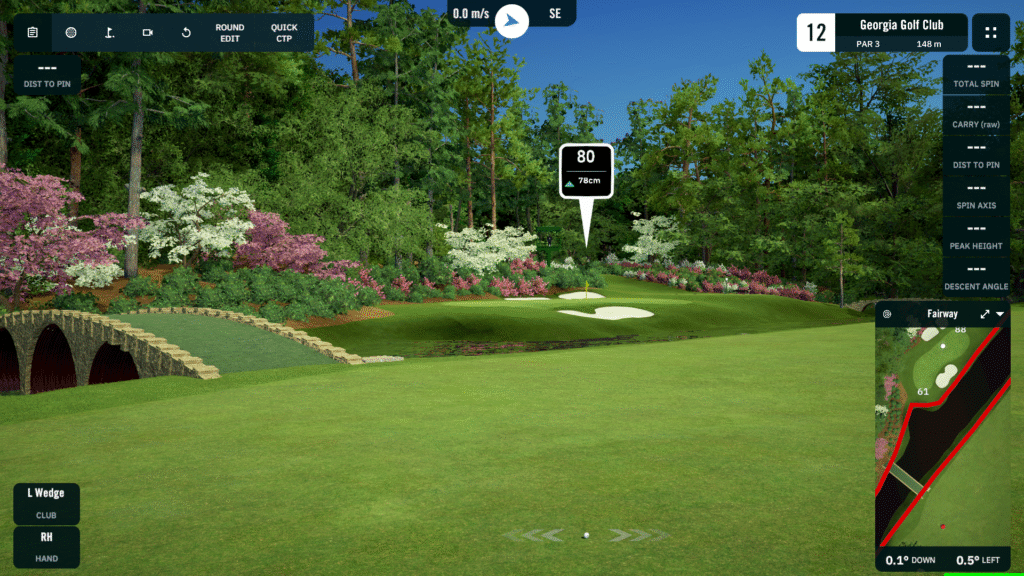Click the golf ball icon in the toolbar

click(71, 32)
